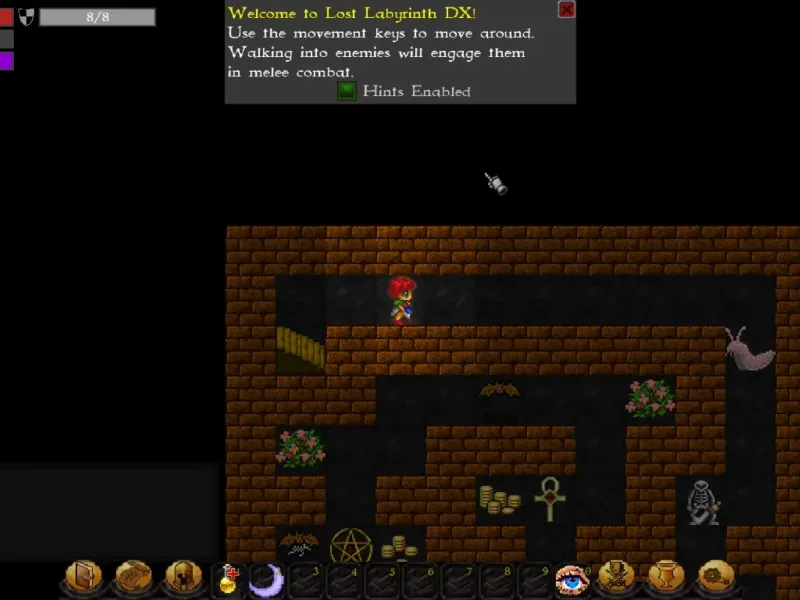The width and height of the screenshot is (800, 600).
Task: Open the helmet character button
Action: tap(182, 577)
